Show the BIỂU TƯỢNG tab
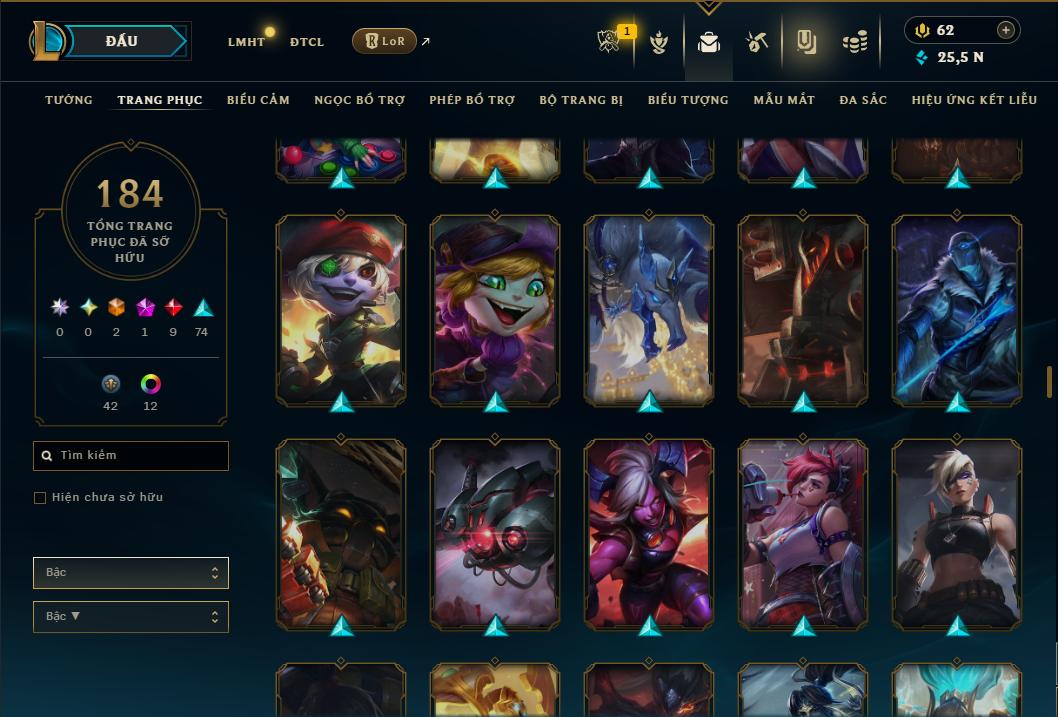Image resolution: width=1058 pixels, height=717 pixels. tap(688, 100)
